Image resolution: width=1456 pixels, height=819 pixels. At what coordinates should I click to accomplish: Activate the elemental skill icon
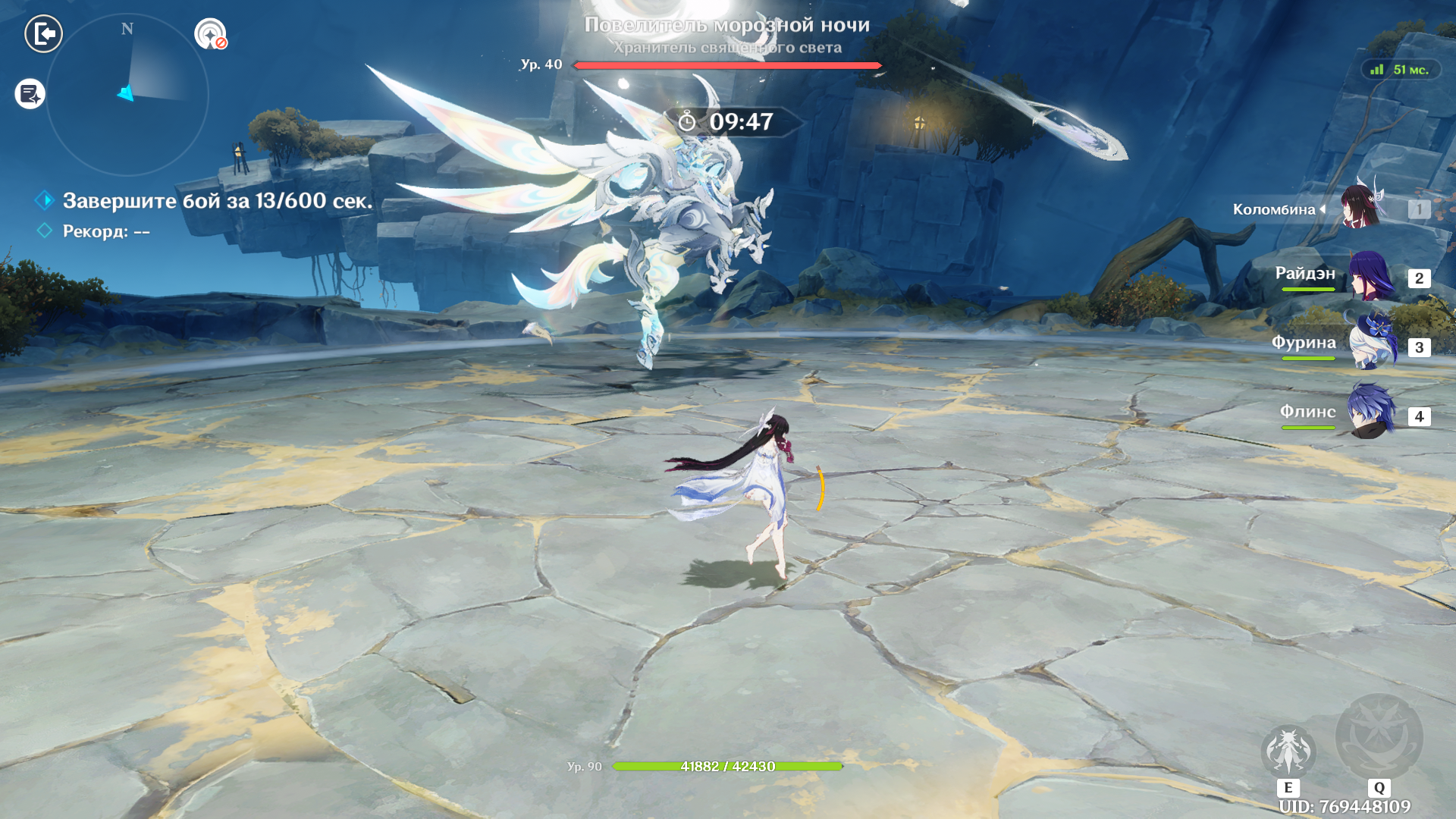[1288, 752]
